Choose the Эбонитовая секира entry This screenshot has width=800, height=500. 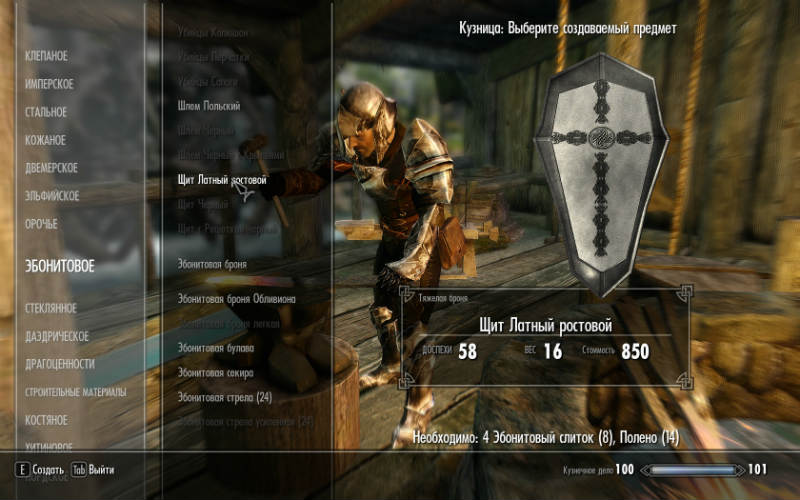coord(215,373)
